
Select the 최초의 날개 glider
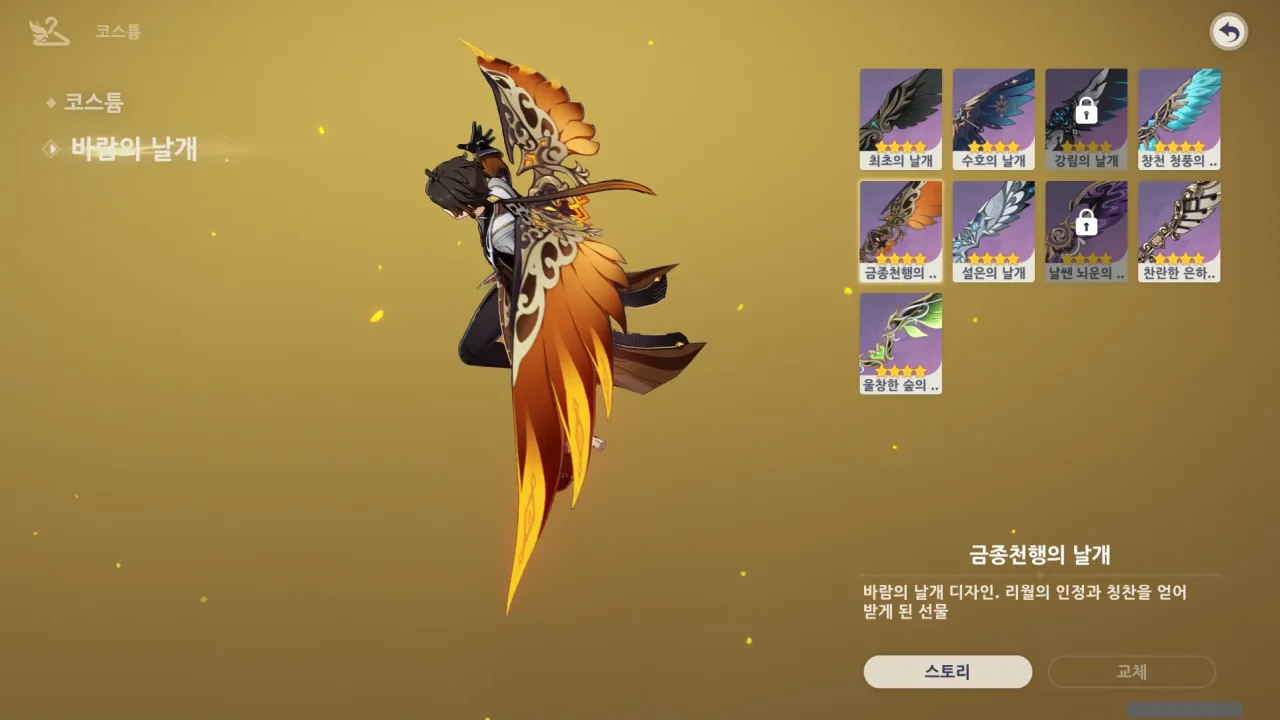coord(901,118)
